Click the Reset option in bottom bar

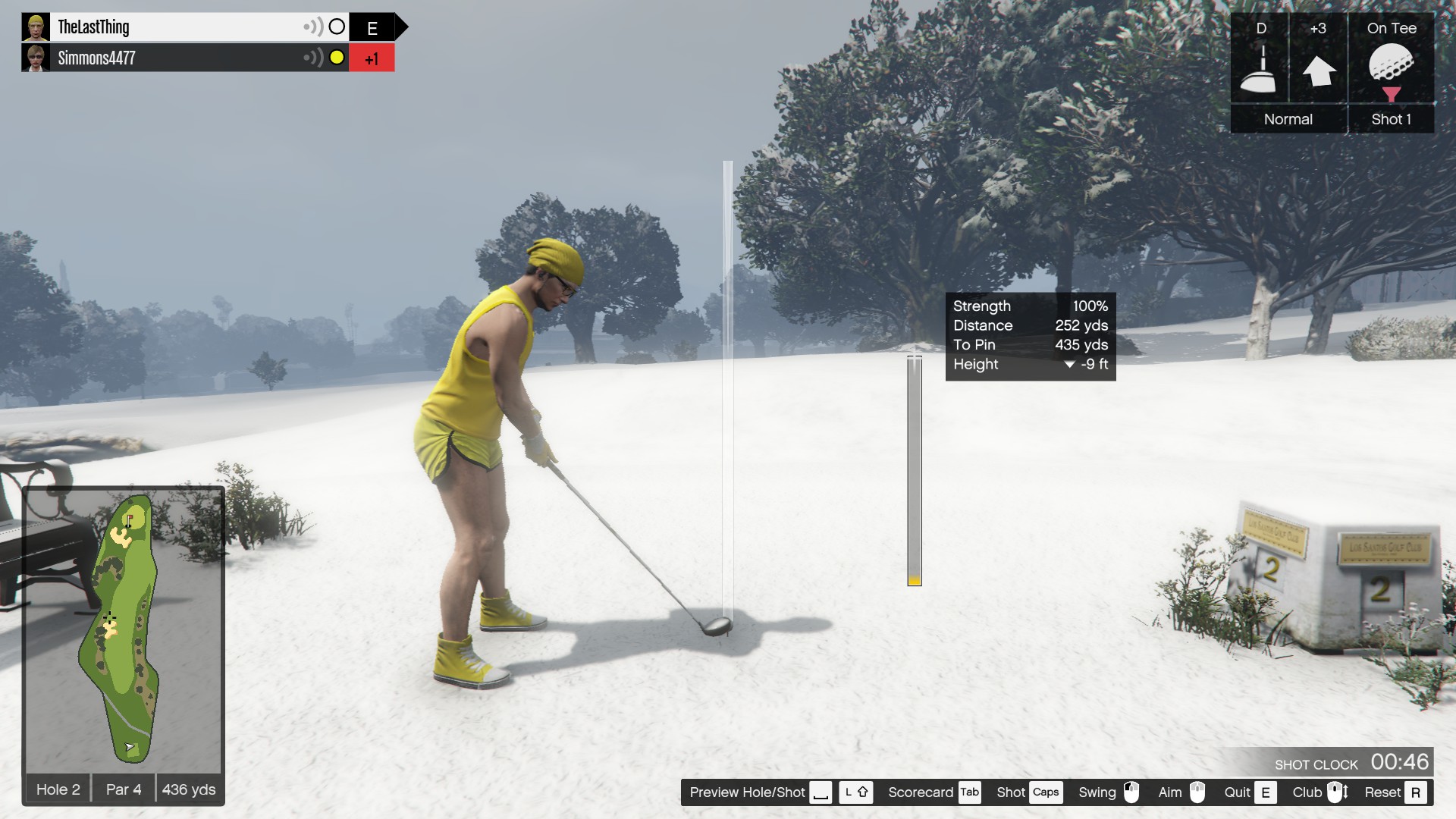1394,792
